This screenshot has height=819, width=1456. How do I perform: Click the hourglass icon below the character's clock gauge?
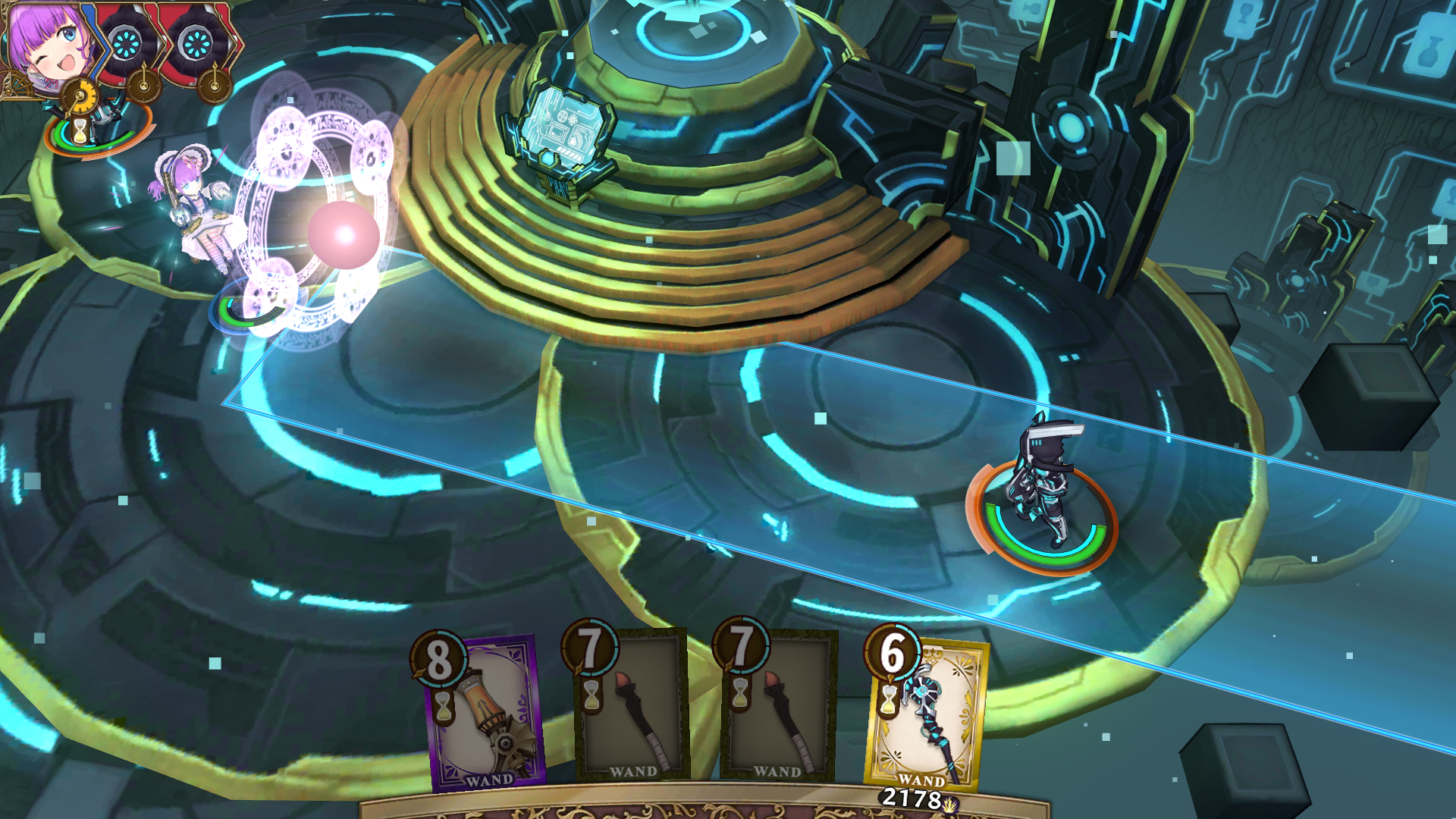(x=80, y=129)
